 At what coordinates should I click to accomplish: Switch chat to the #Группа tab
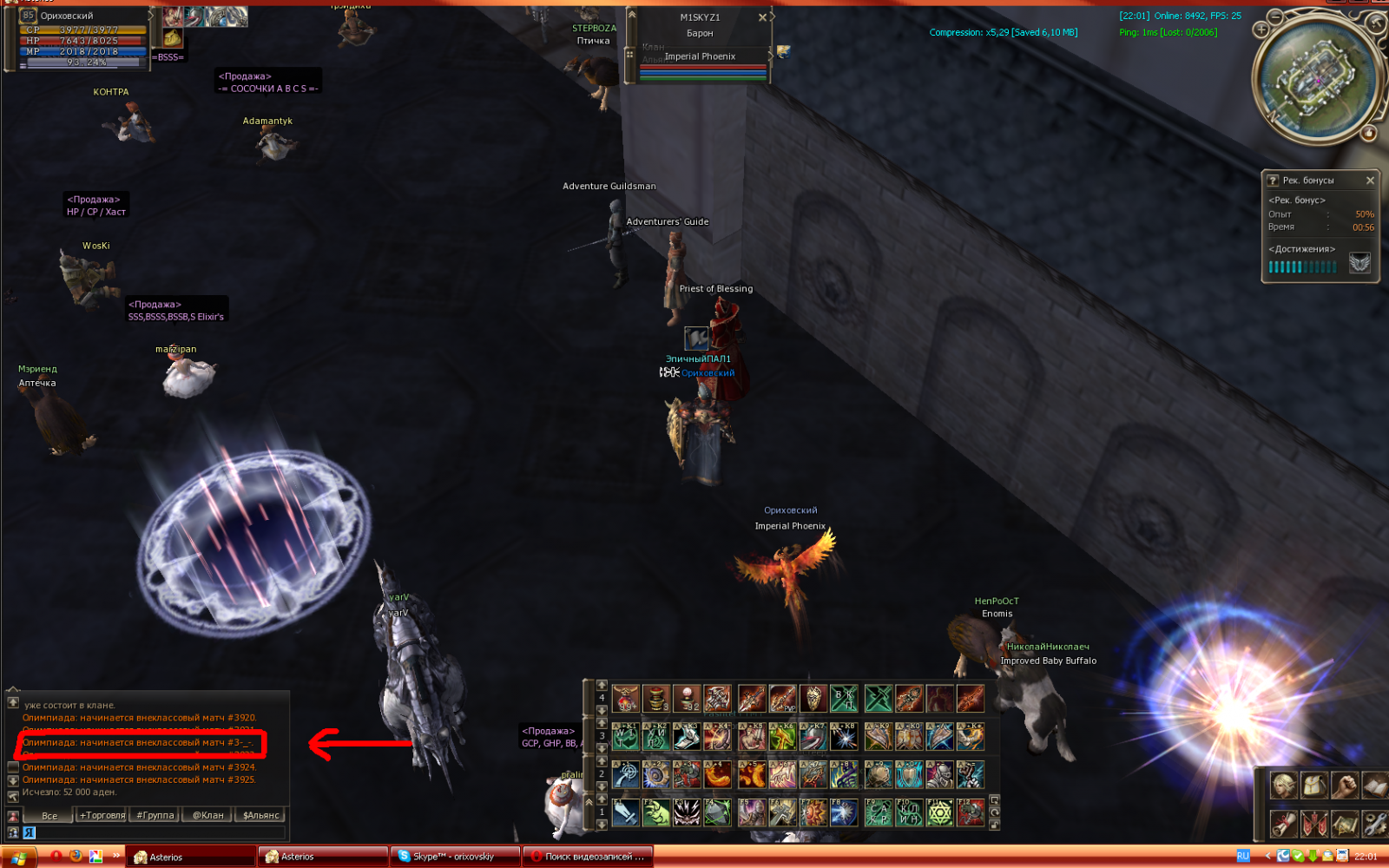156,815
